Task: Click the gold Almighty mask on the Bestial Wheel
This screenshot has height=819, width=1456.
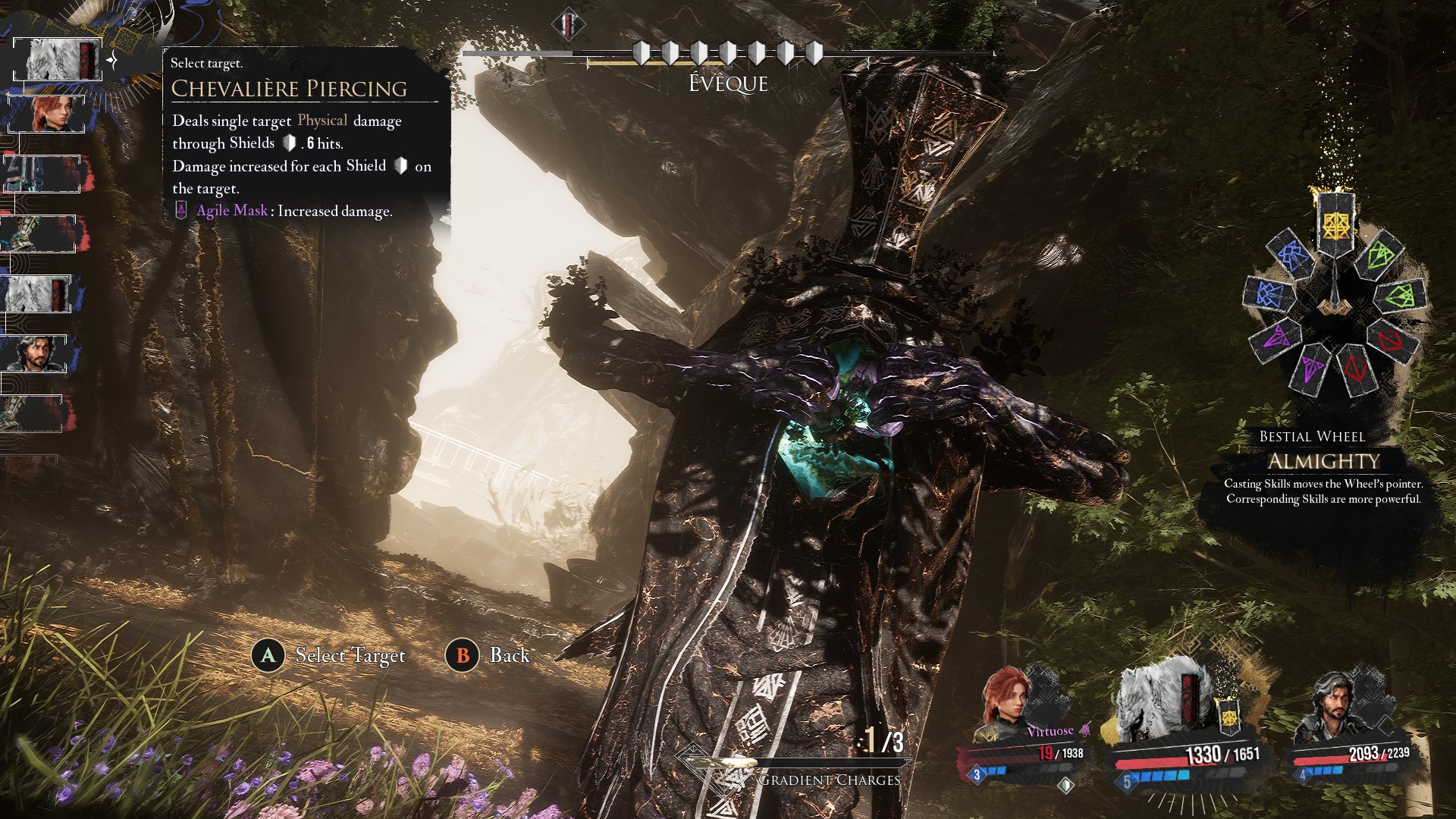Action: click(1335, 223)
